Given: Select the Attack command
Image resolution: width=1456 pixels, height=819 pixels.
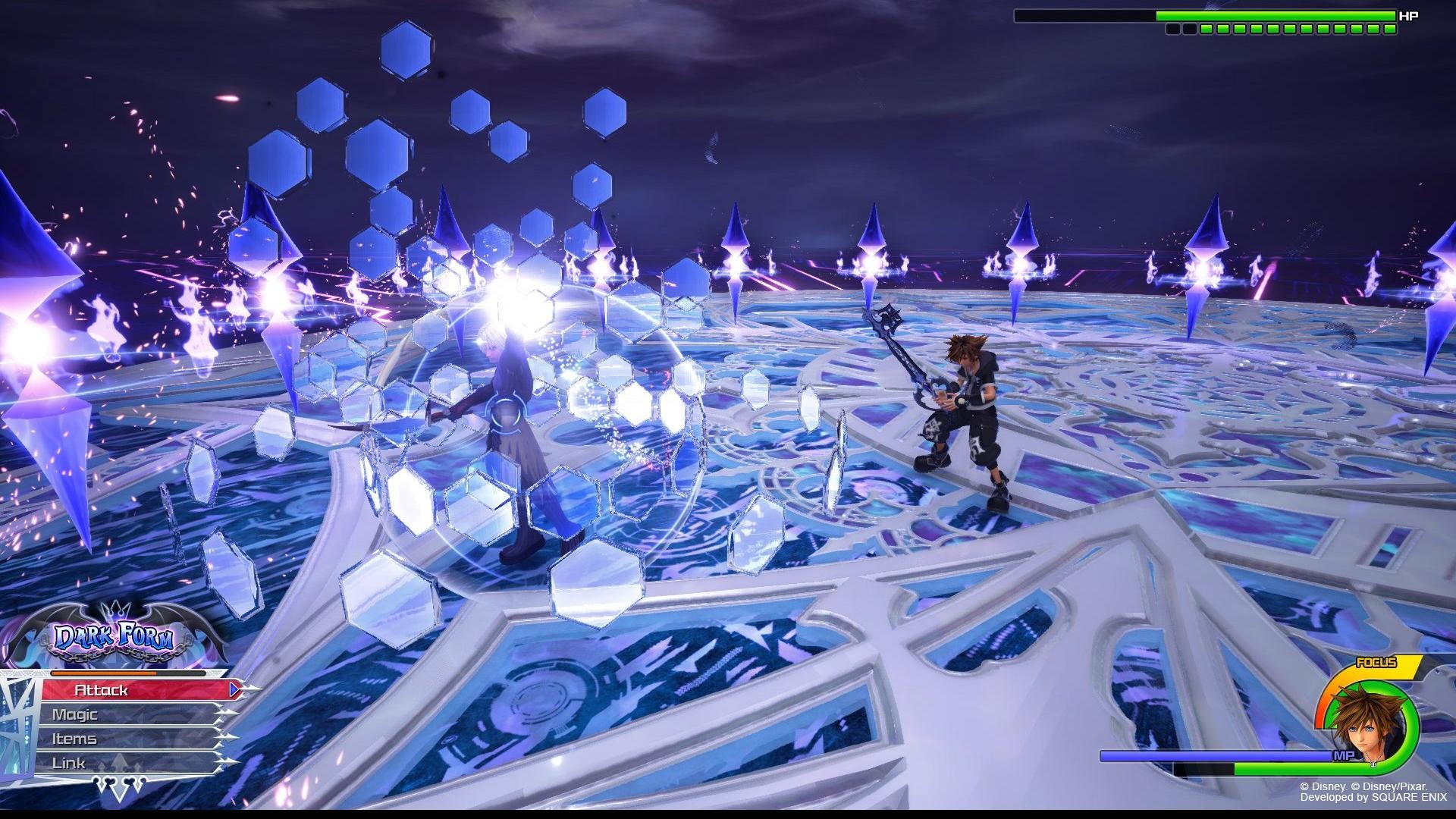Looking at the screenshot, I should click(136, 690).
